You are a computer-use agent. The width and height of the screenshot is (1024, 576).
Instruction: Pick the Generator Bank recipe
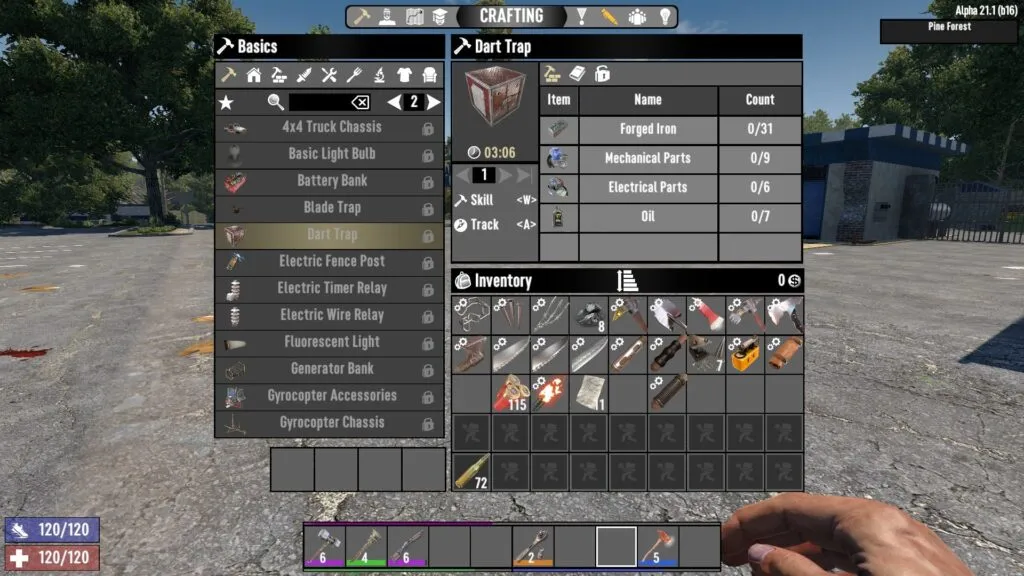331,369
